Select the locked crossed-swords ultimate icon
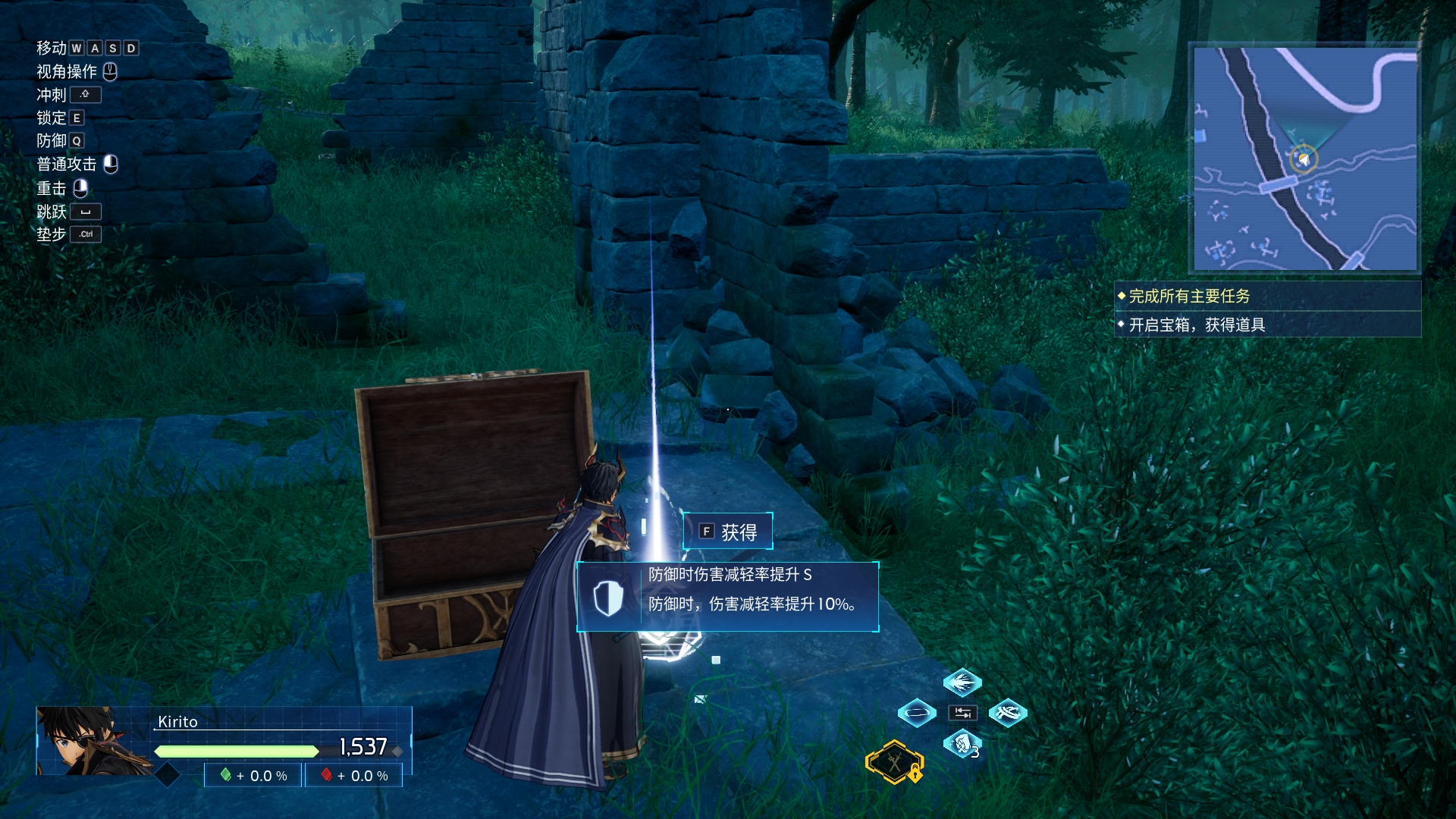 (x=895, y=762)
